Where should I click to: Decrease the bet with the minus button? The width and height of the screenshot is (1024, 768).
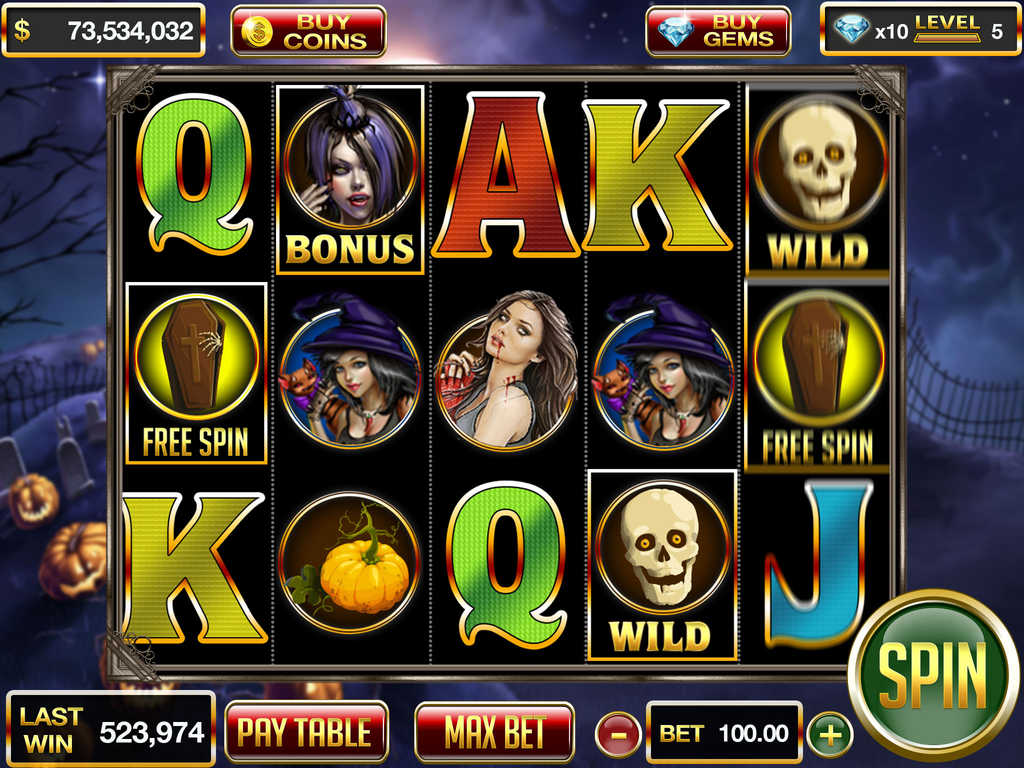(x=618, y=735)
